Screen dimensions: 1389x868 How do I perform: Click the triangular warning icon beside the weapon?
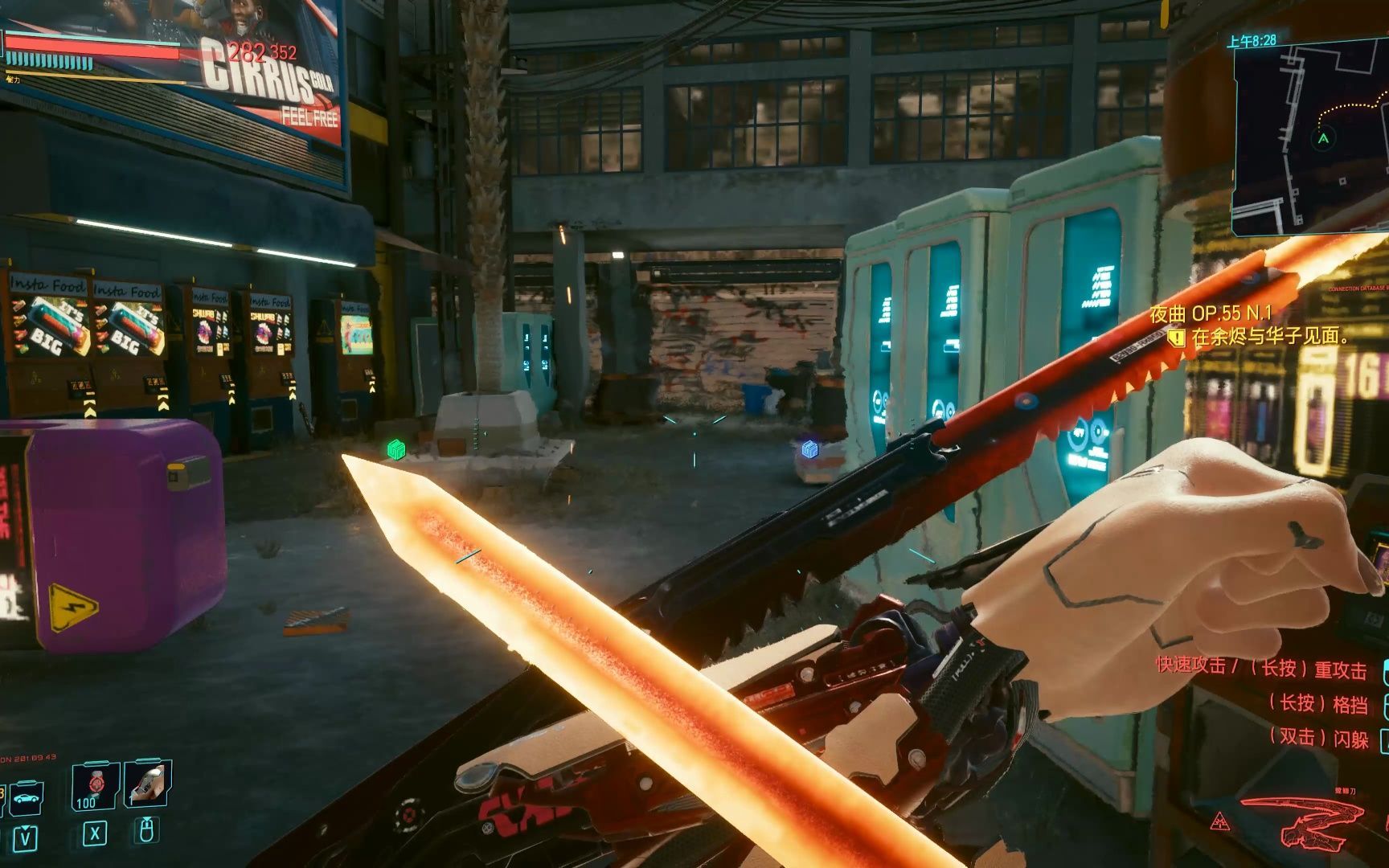point(1220,821)
